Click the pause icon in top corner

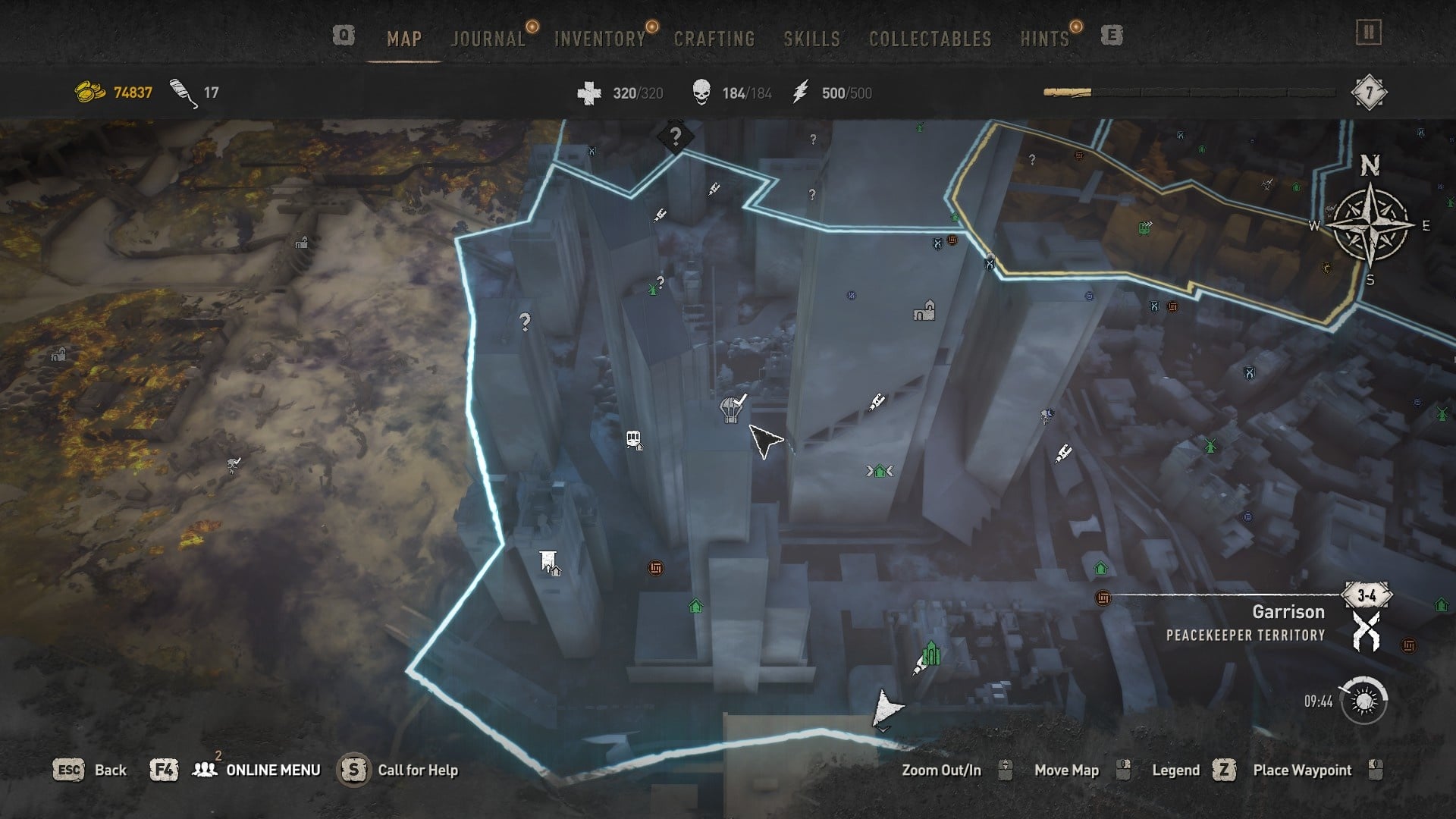1369,33
